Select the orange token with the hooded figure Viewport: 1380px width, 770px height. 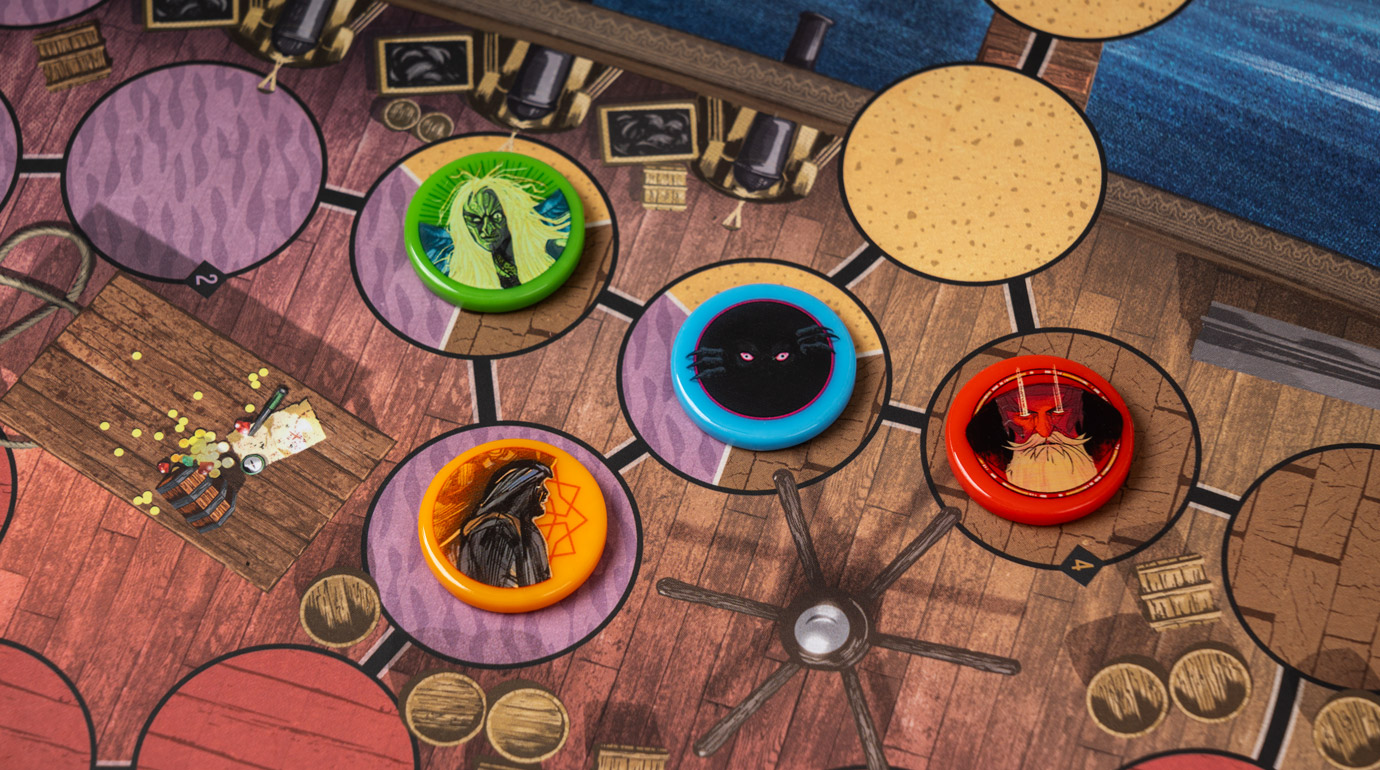512,524
